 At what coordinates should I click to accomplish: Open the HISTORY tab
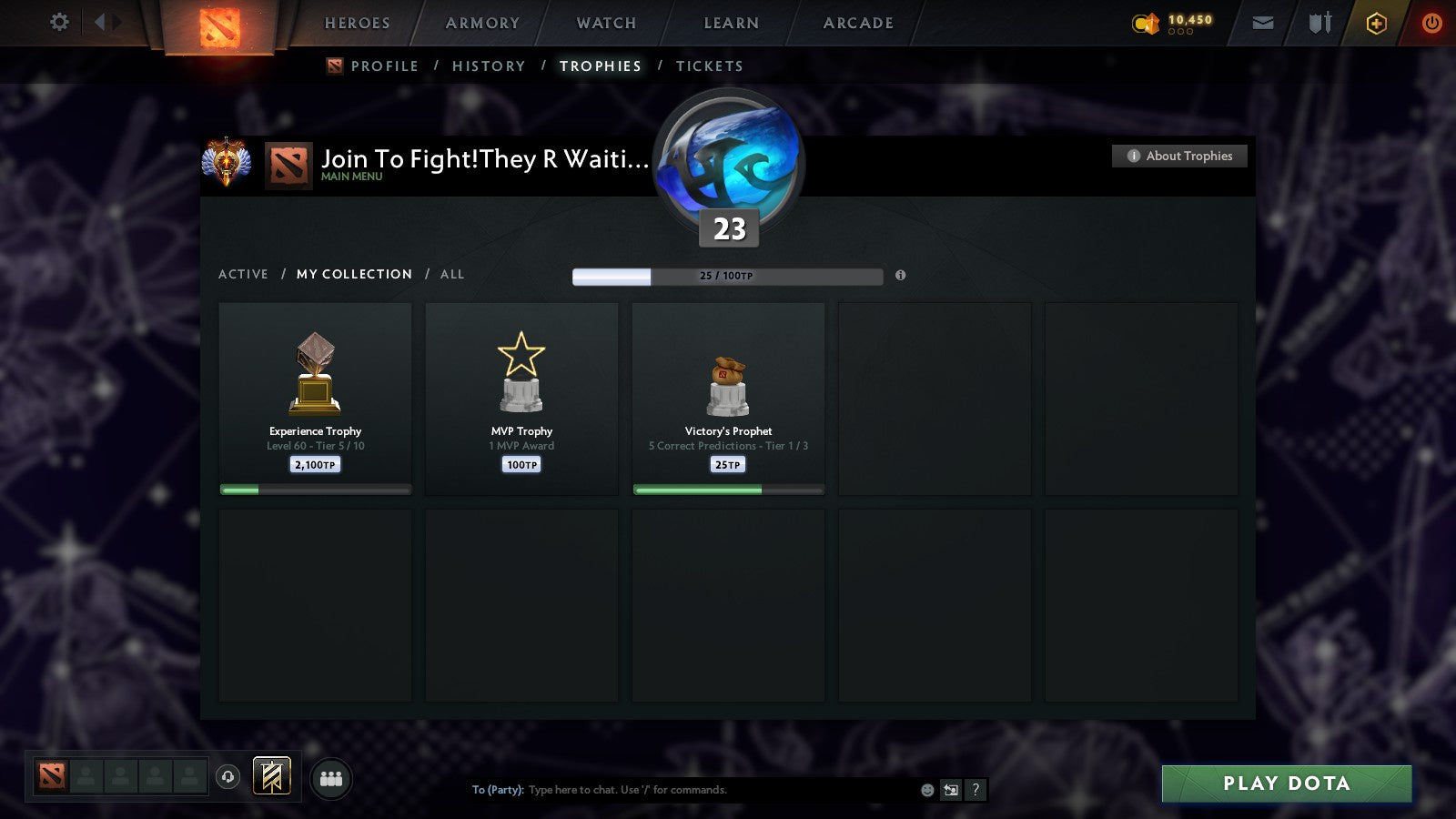pyautogui.click(x=490, y=66)
